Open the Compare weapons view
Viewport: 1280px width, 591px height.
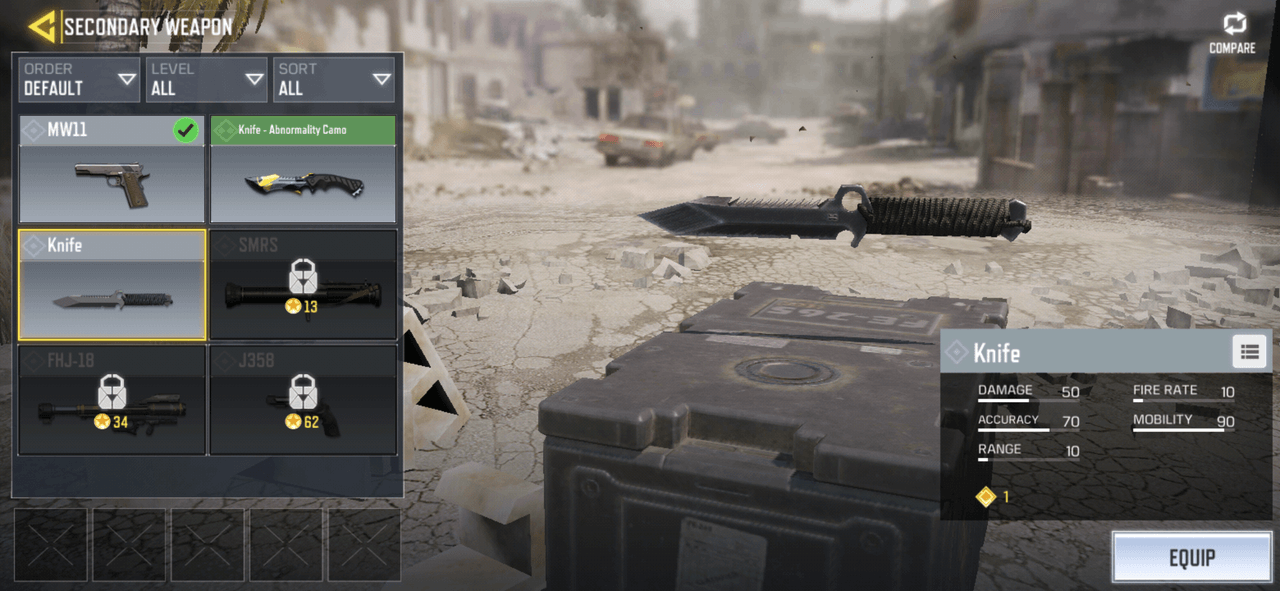[x=1233, y=32]
